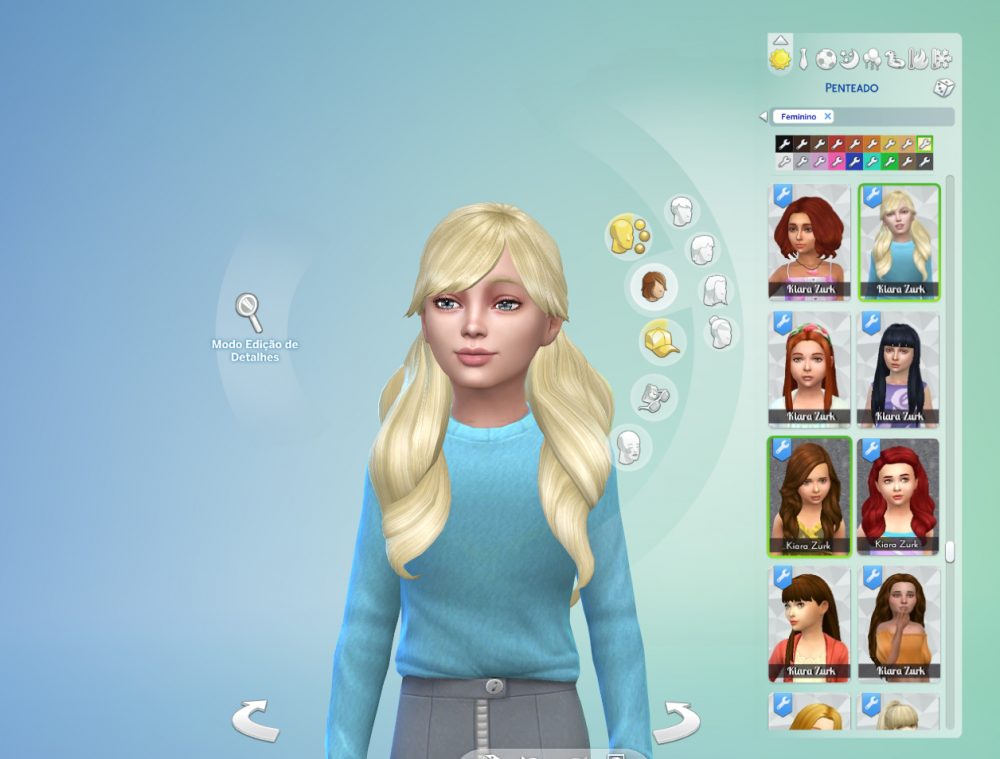The width and height of the screenshot is (1000, 759).
Task: Select the hairstyle with the flower crown
Action: (x=809, y=369)
